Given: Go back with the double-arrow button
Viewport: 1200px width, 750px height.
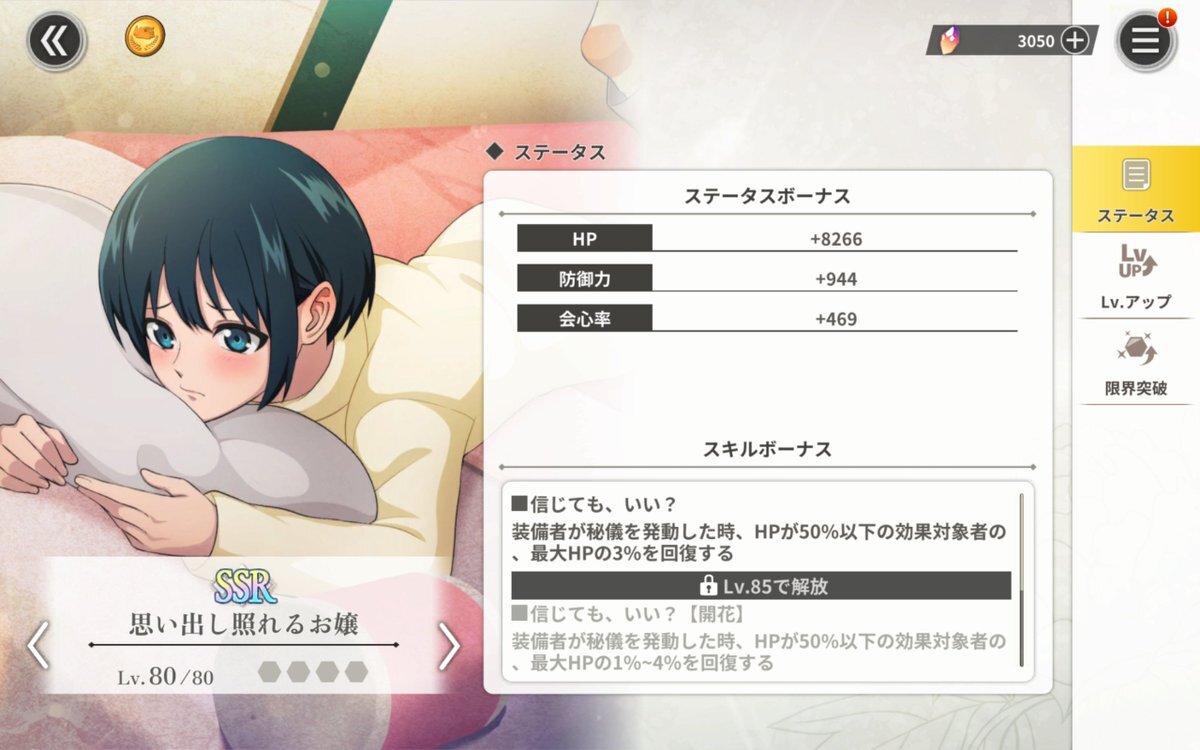Looking at the screenshot, I should (x=53, y=41).
